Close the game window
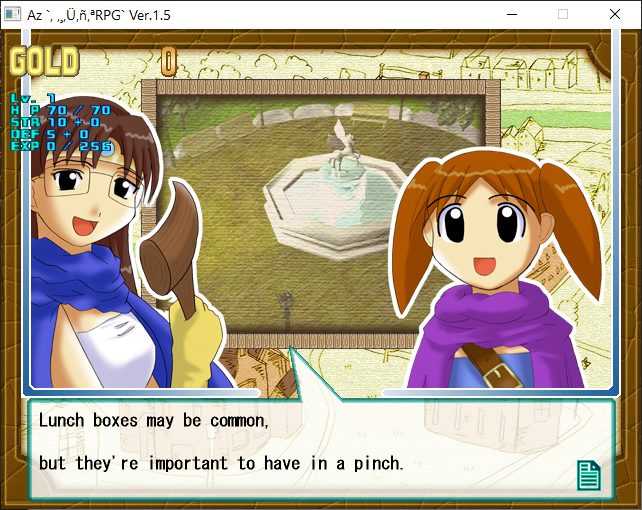This screenshot has height=510, width=642. pos(612,15)
